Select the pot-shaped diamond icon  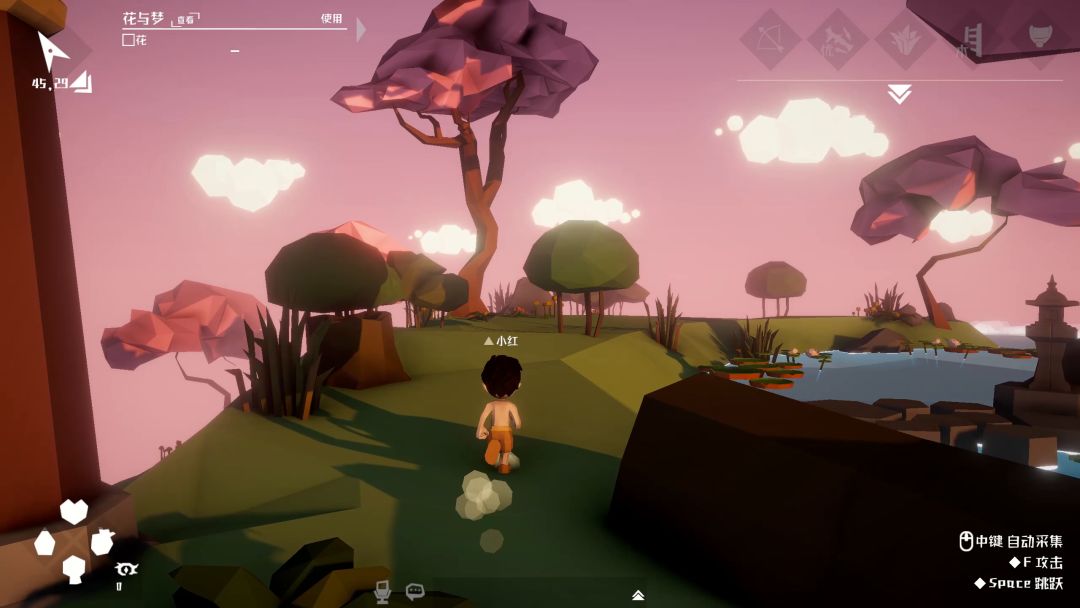[x=1040, y=38]
